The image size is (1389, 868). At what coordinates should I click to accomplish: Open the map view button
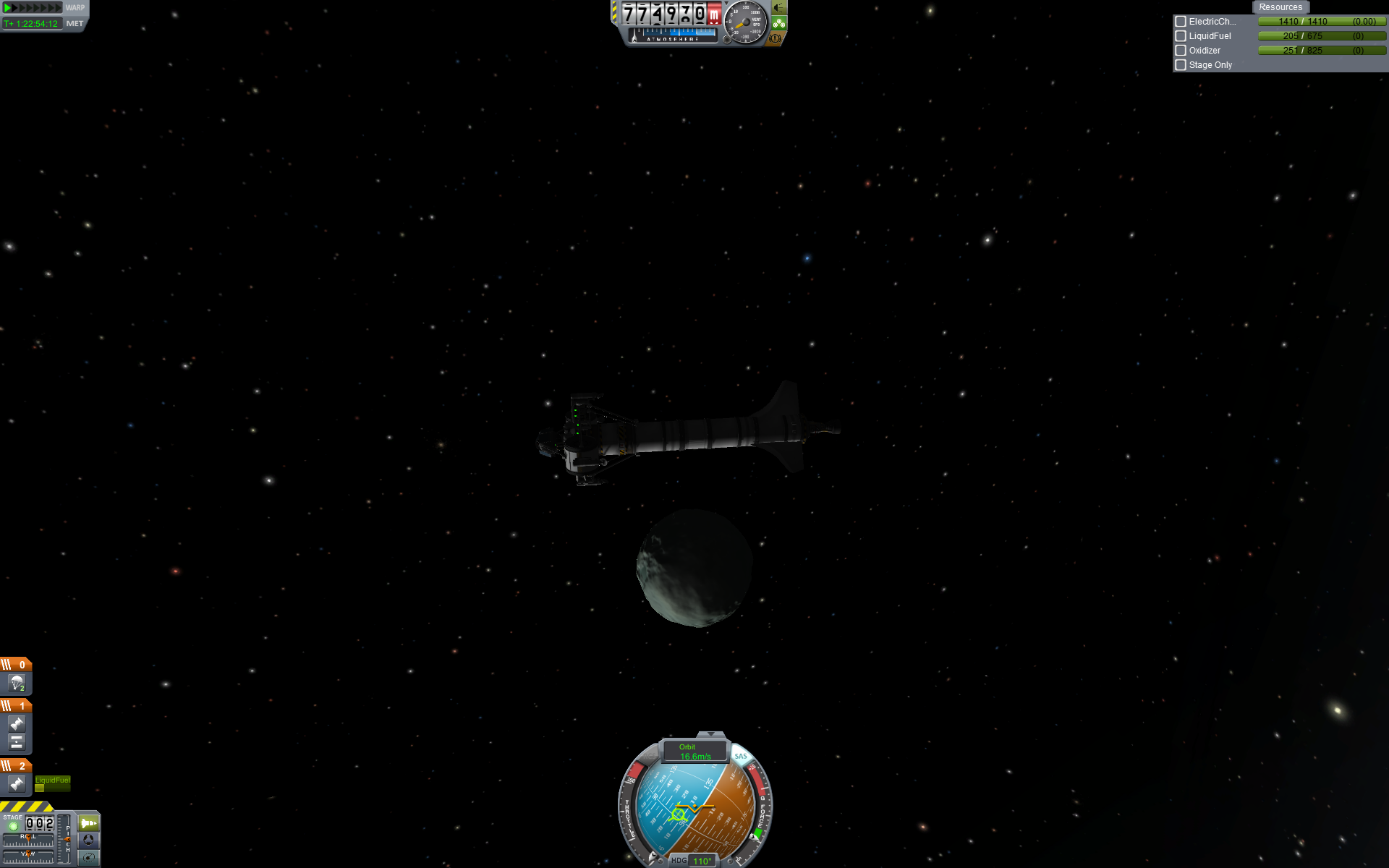tap(88, 858)
